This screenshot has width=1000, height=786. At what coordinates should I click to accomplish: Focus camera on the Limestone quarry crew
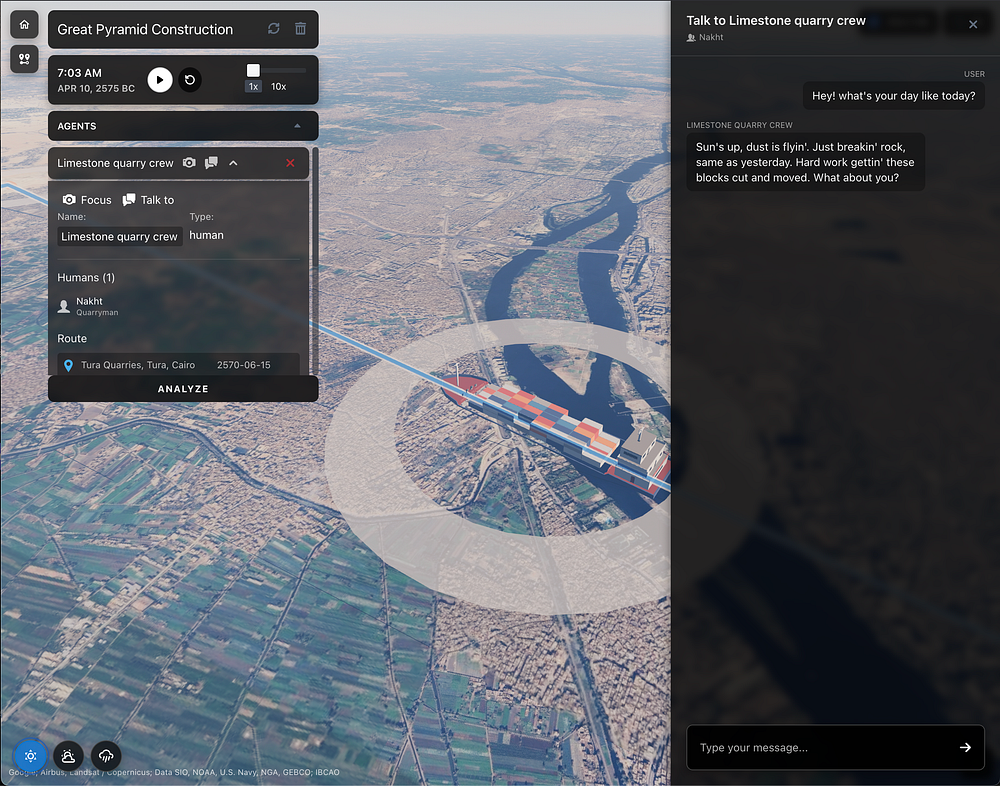point(87,200)
